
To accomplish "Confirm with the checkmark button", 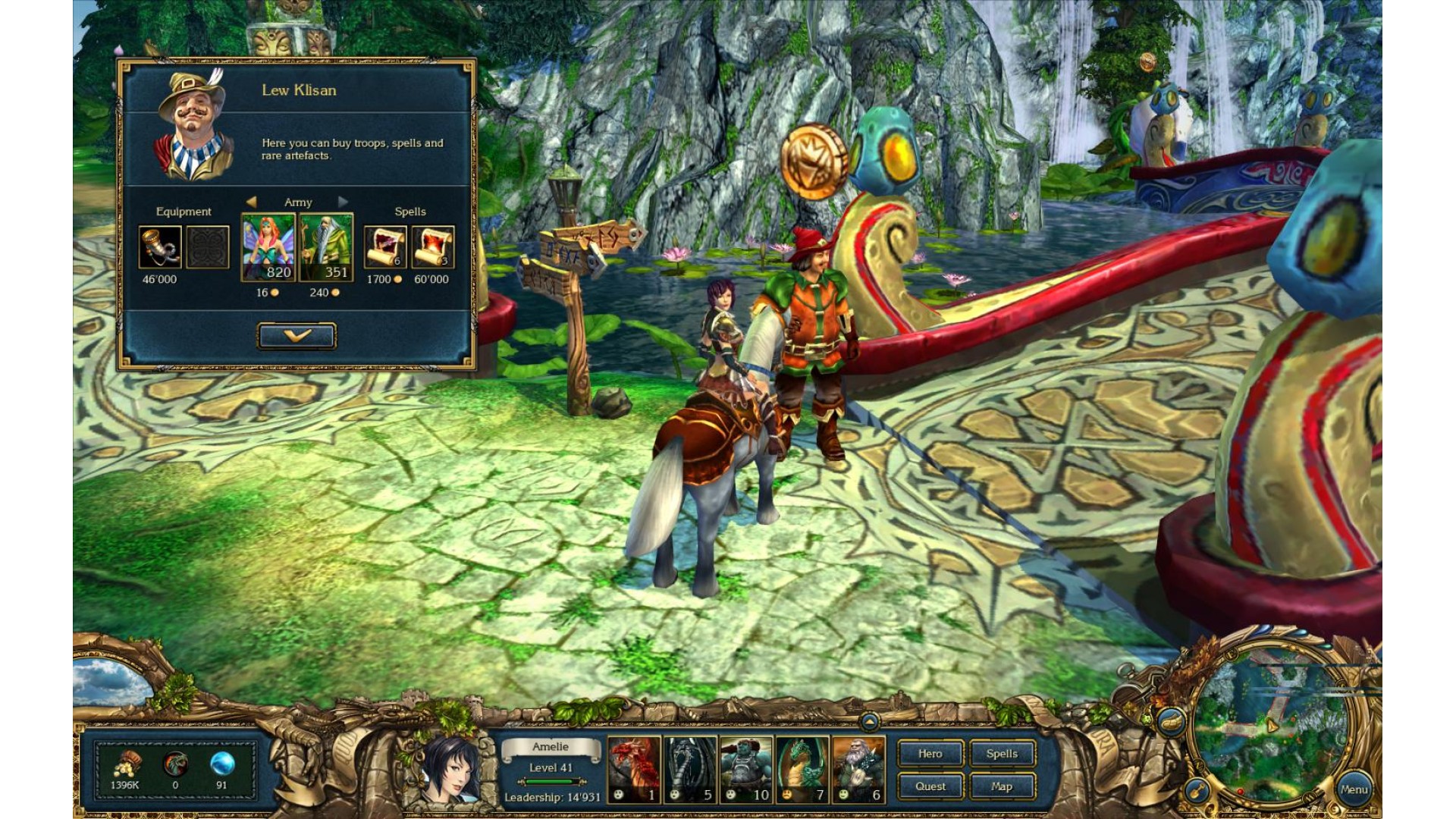I will [297, 336].
